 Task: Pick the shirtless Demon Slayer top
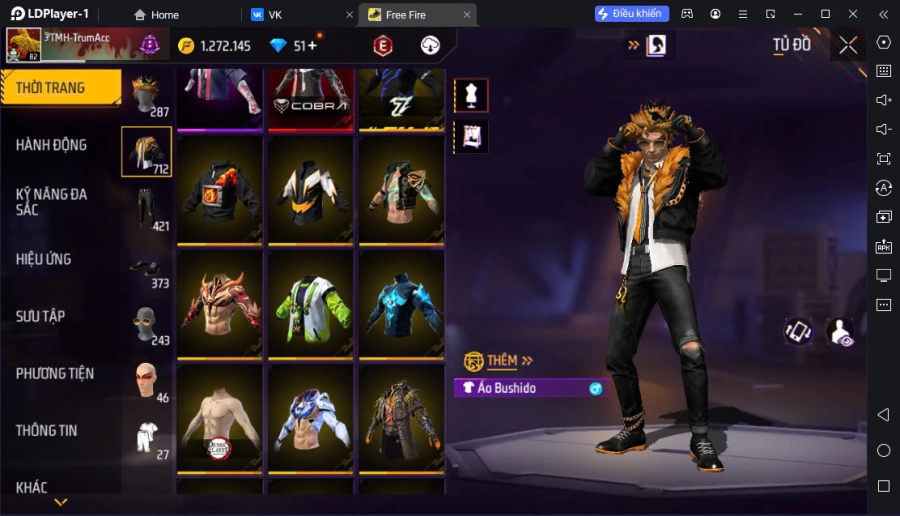pos(219,418)
